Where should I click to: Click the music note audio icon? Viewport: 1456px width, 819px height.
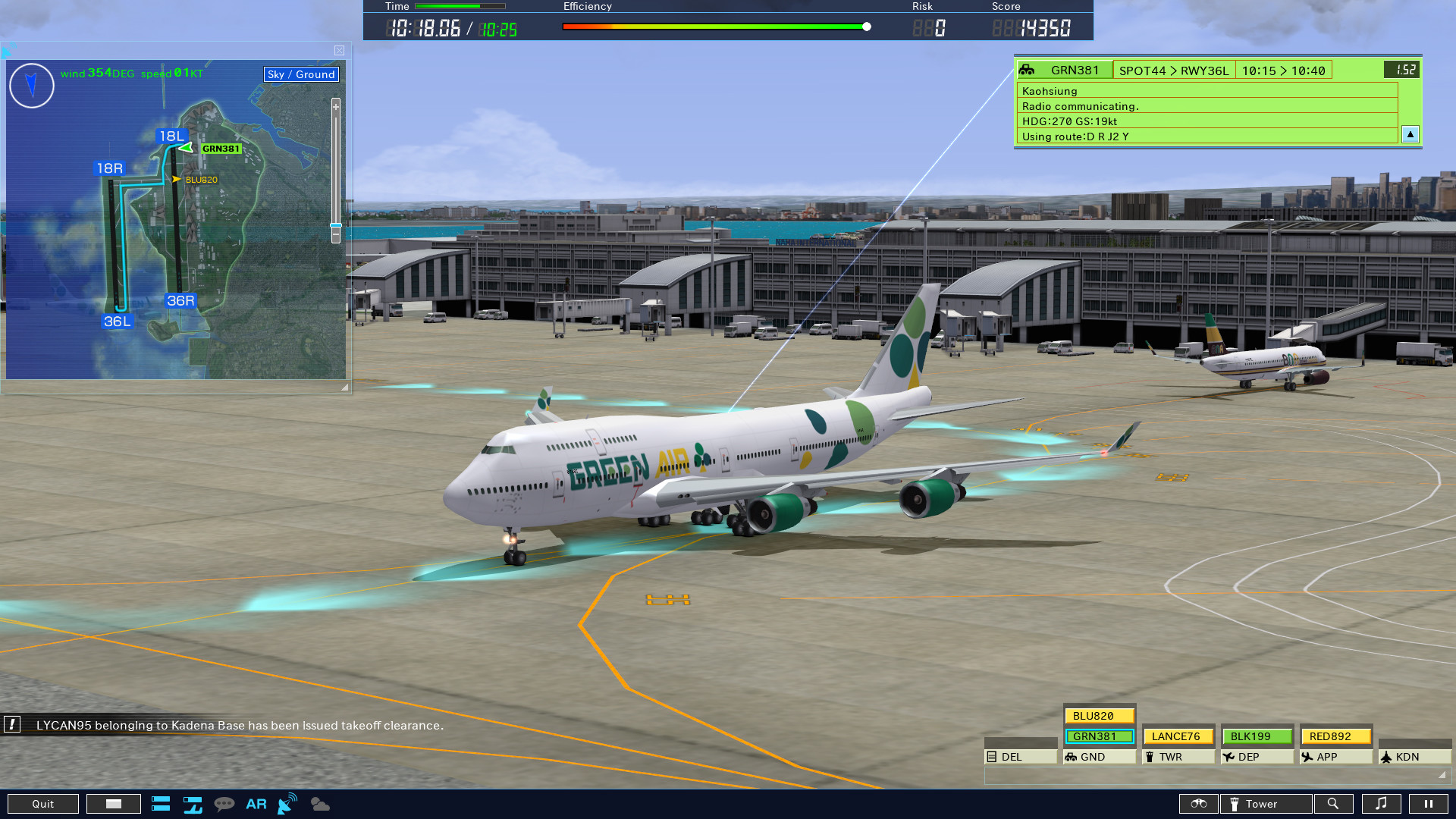(1382, 803)
